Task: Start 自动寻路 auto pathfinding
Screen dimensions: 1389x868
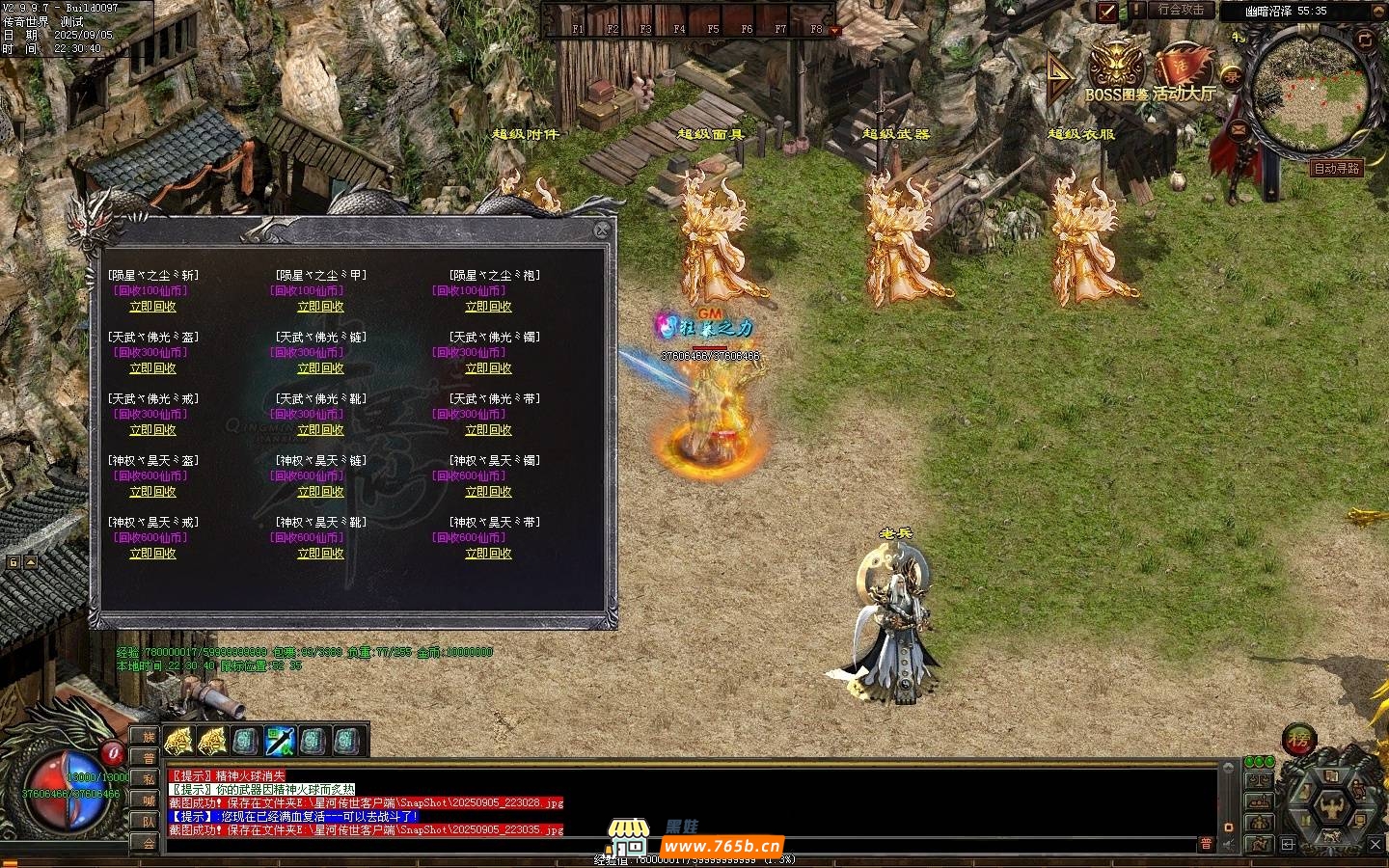Action: (1337, 168)
